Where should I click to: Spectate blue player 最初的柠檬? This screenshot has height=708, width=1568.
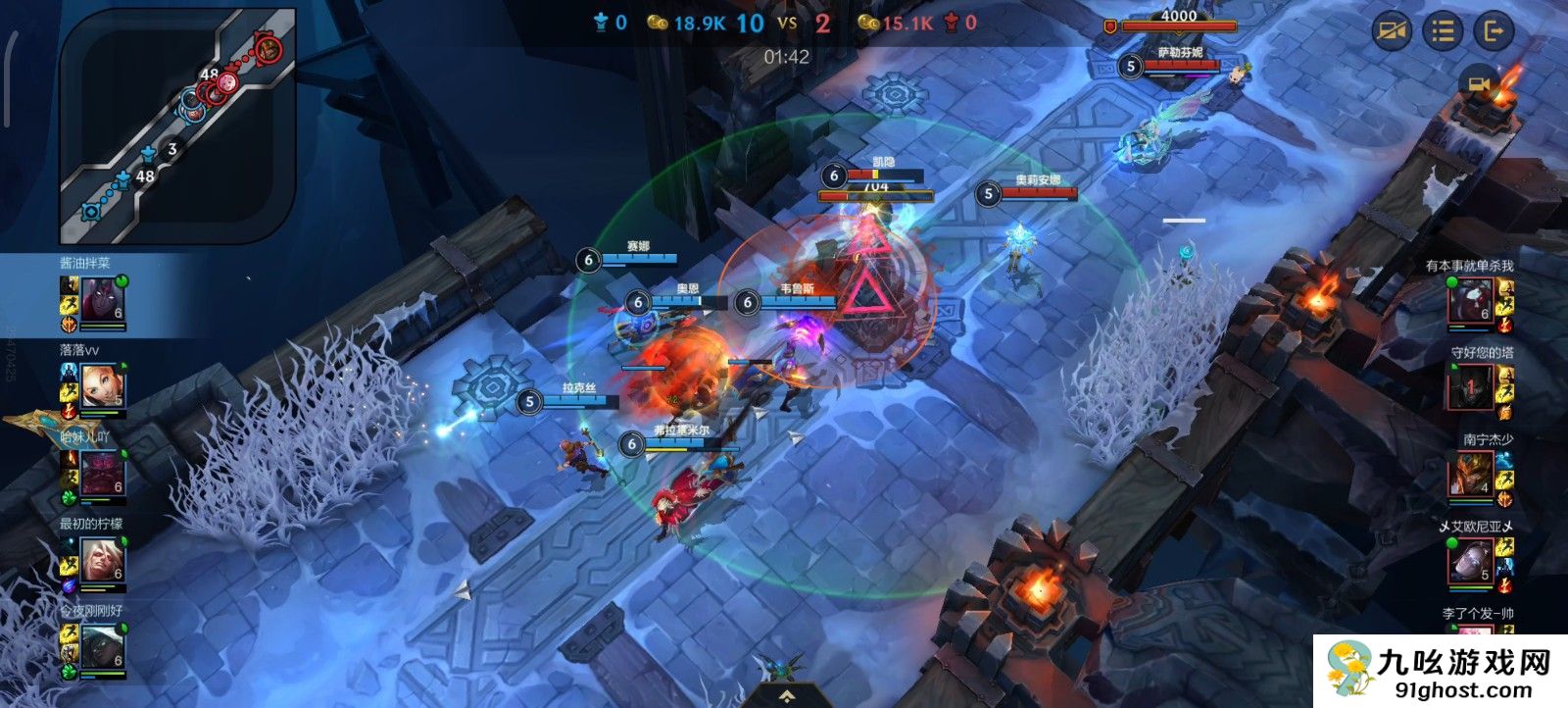tap(102, 559)
